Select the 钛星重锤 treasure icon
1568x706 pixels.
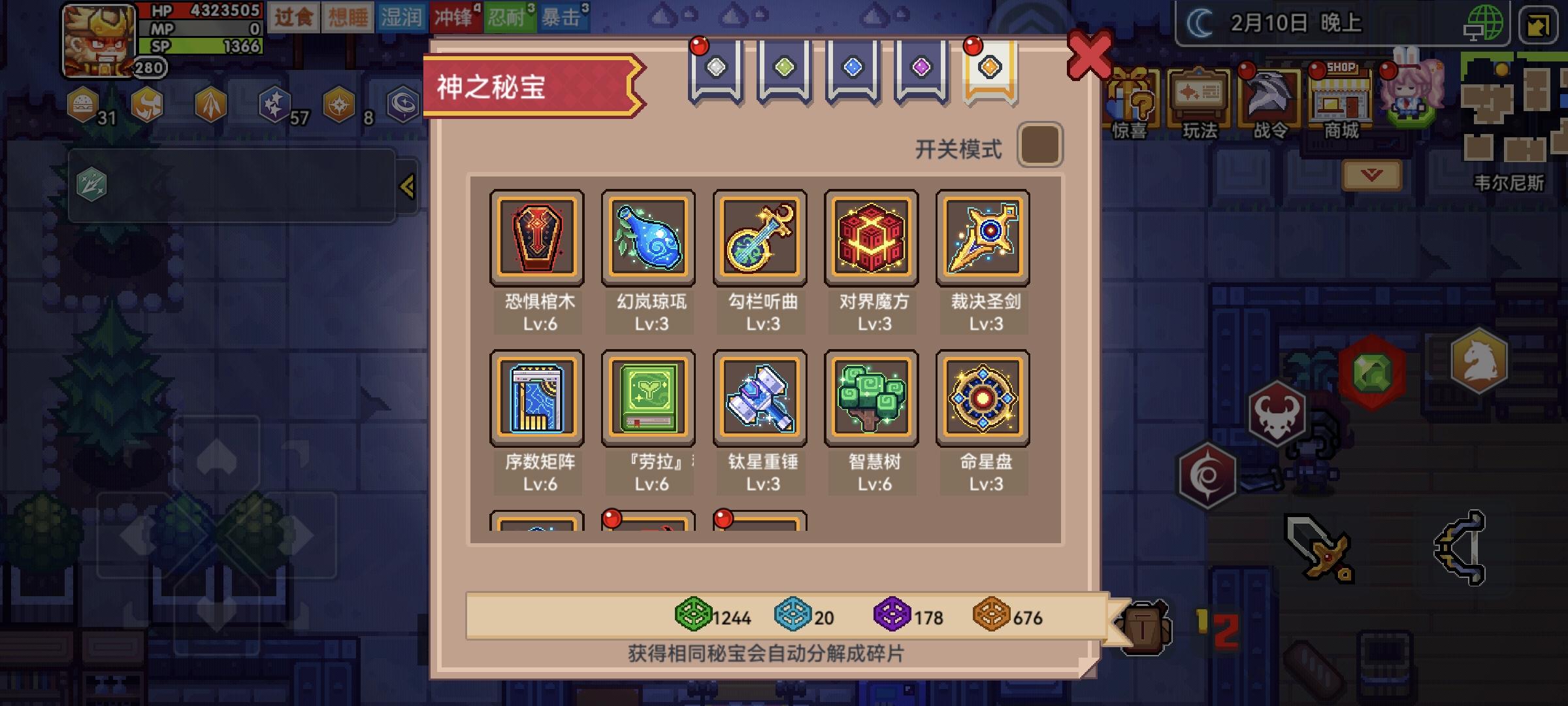[760, 397]
